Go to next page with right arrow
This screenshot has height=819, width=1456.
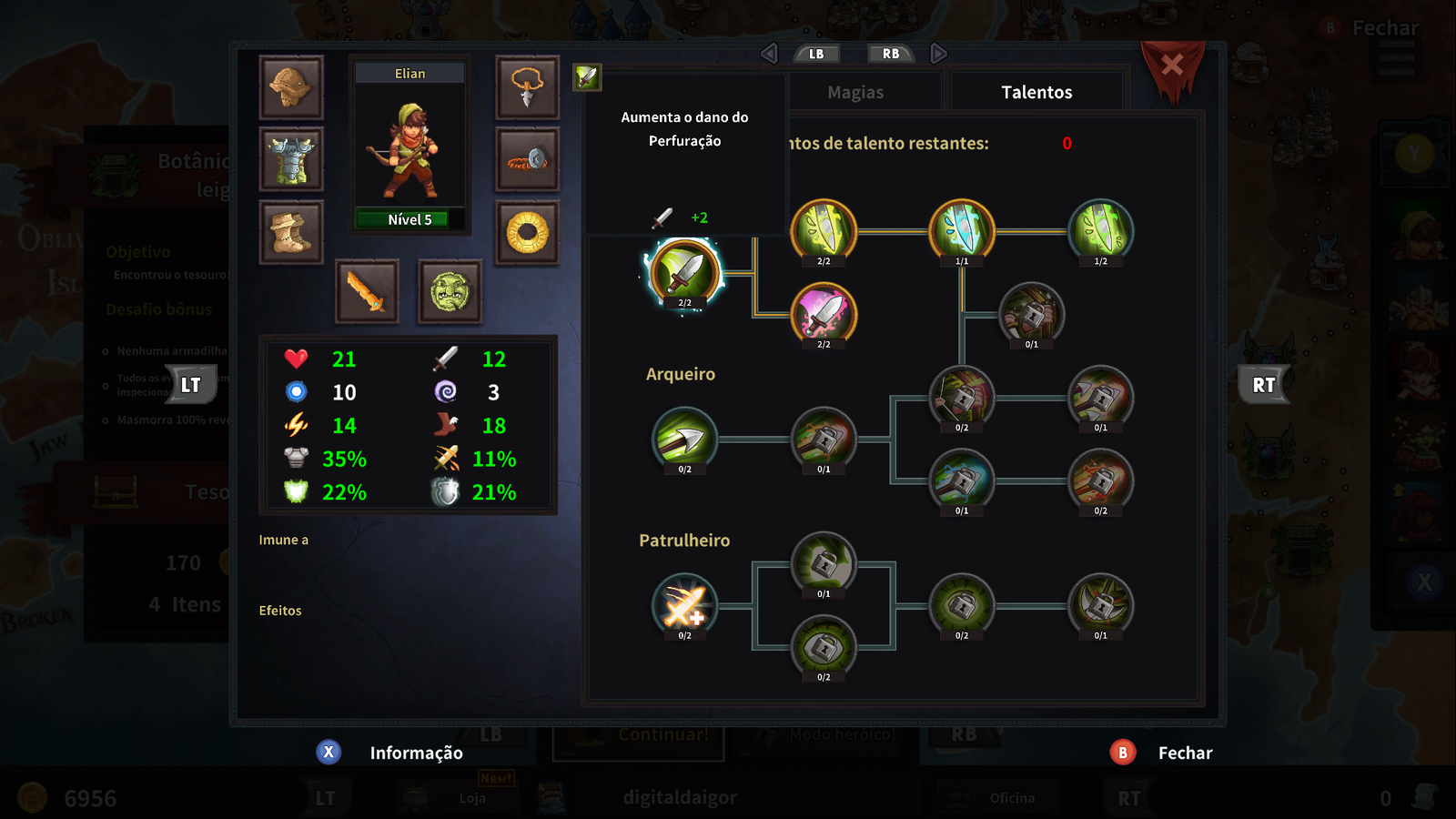(x=938, y=54)
